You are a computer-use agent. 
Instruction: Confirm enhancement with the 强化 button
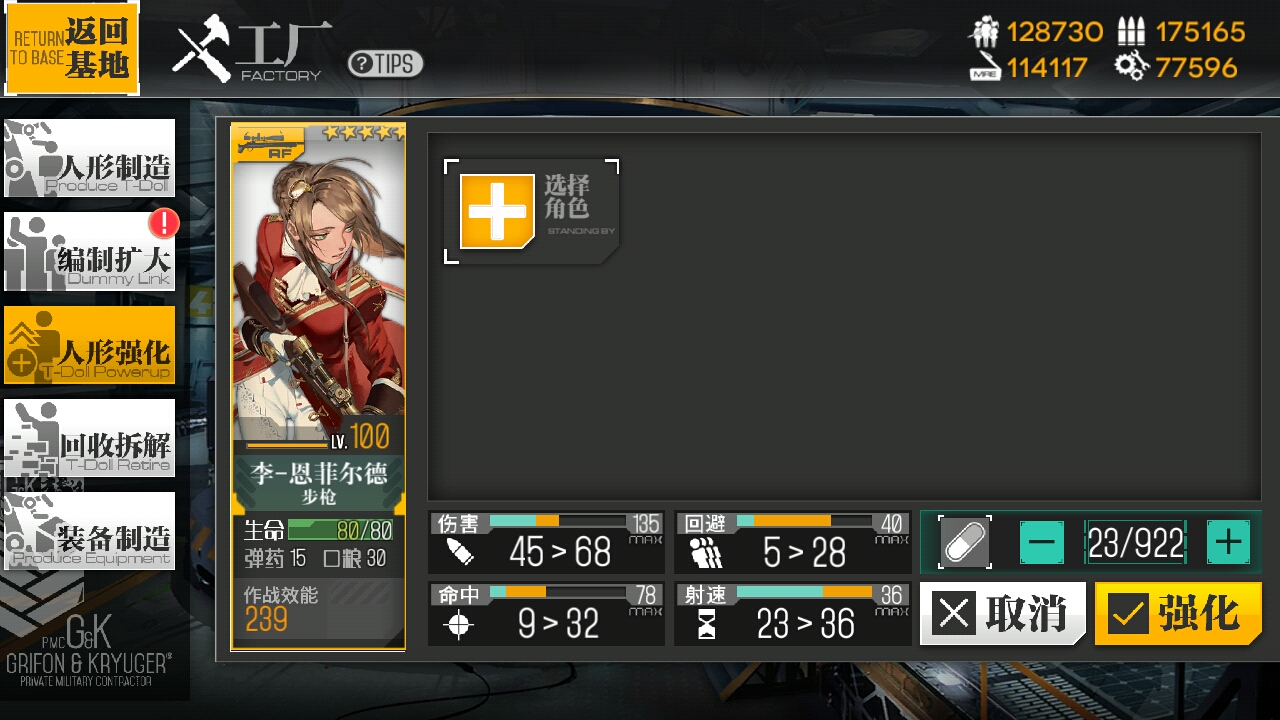pos(1178,613)
